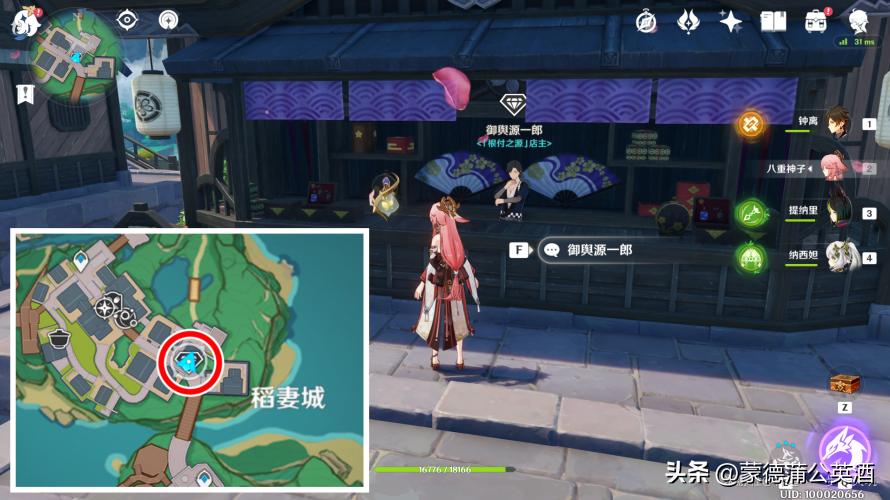Viewport: 890px width, 500px height.
Task: Click the eye-shaped icon beside the minimap
Action: pyautogui.click(x=128, y=19)
